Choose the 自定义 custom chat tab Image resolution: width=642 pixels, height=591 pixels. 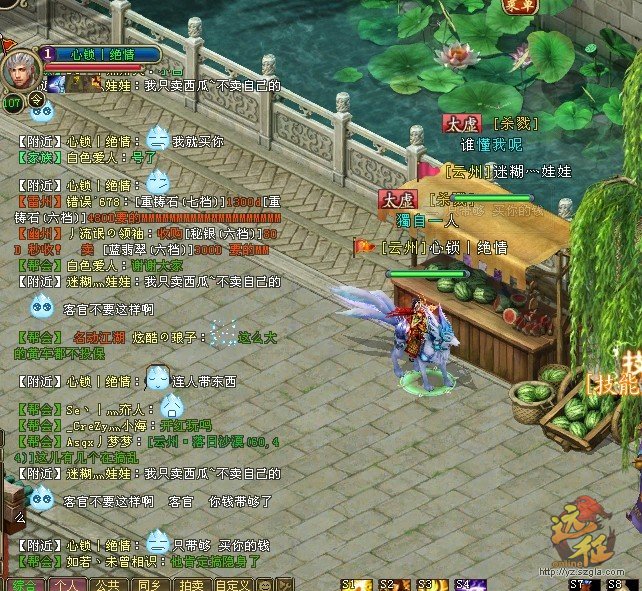coord(232,584)
